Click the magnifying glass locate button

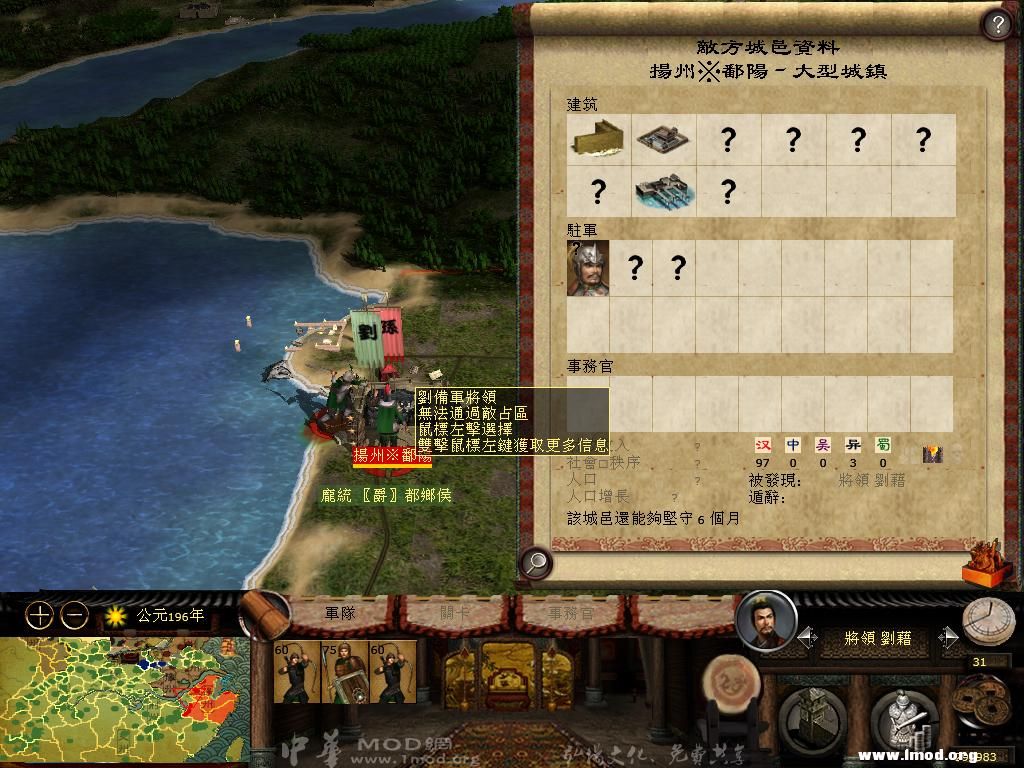click(536, 563)
